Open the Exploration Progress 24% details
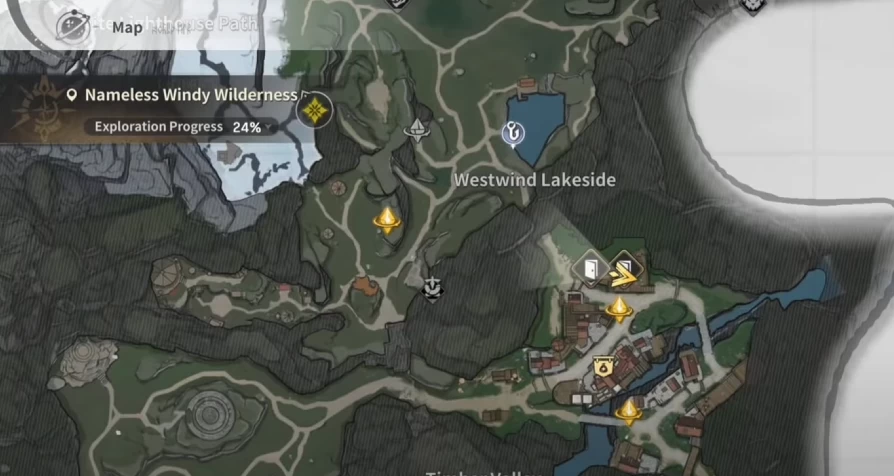894x476 pixels. (178, 127)
